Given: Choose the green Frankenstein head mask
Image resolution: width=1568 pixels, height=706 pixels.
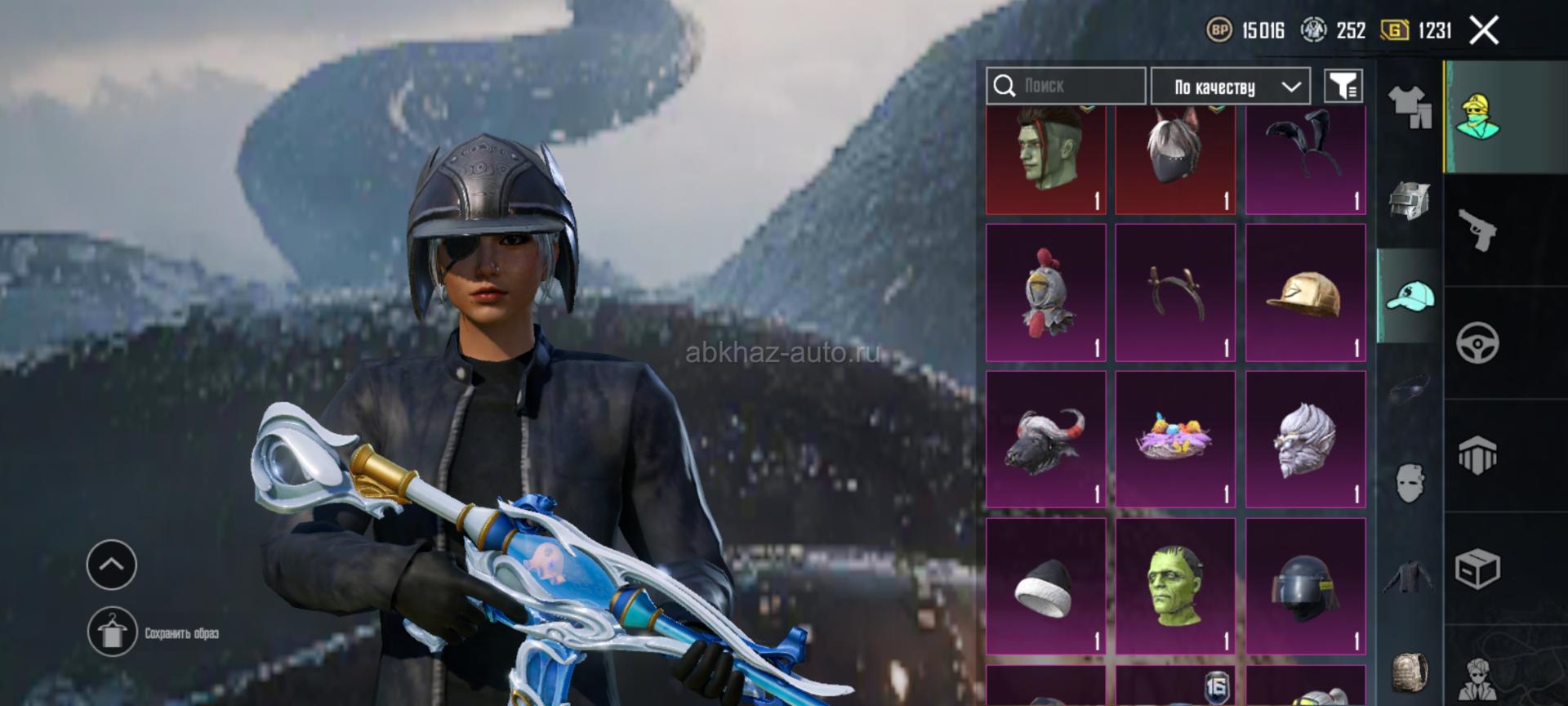Looking at the screenshot, I should [x=1175, y=587].
